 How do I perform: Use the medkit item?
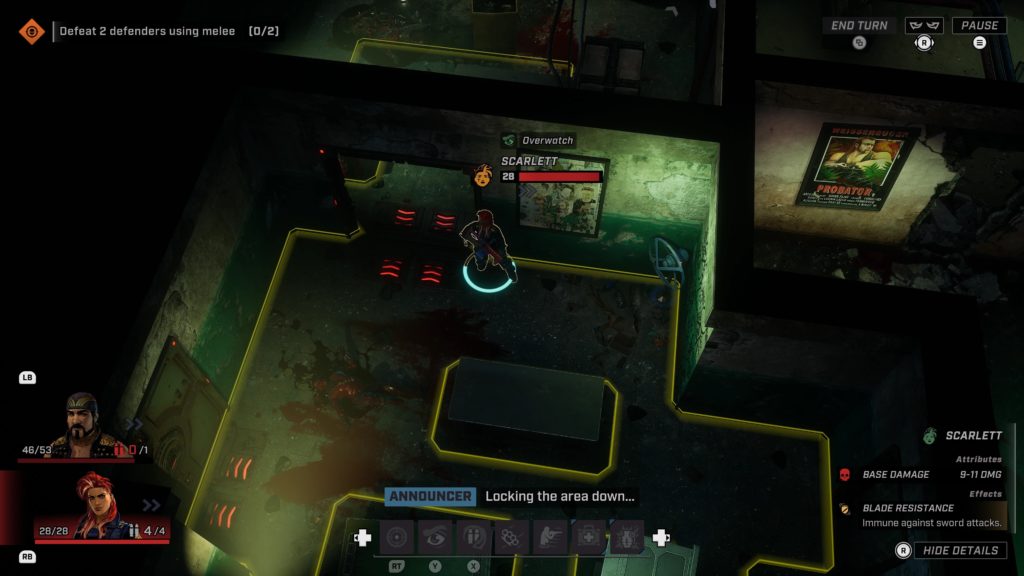(588, 538)
